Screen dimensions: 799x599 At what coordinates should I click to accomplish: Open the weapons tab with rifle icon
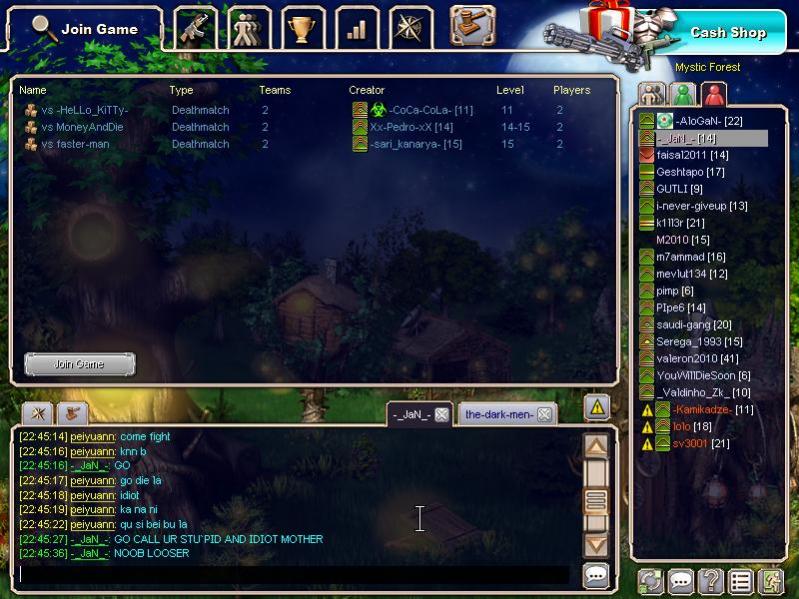pos(195,28)
